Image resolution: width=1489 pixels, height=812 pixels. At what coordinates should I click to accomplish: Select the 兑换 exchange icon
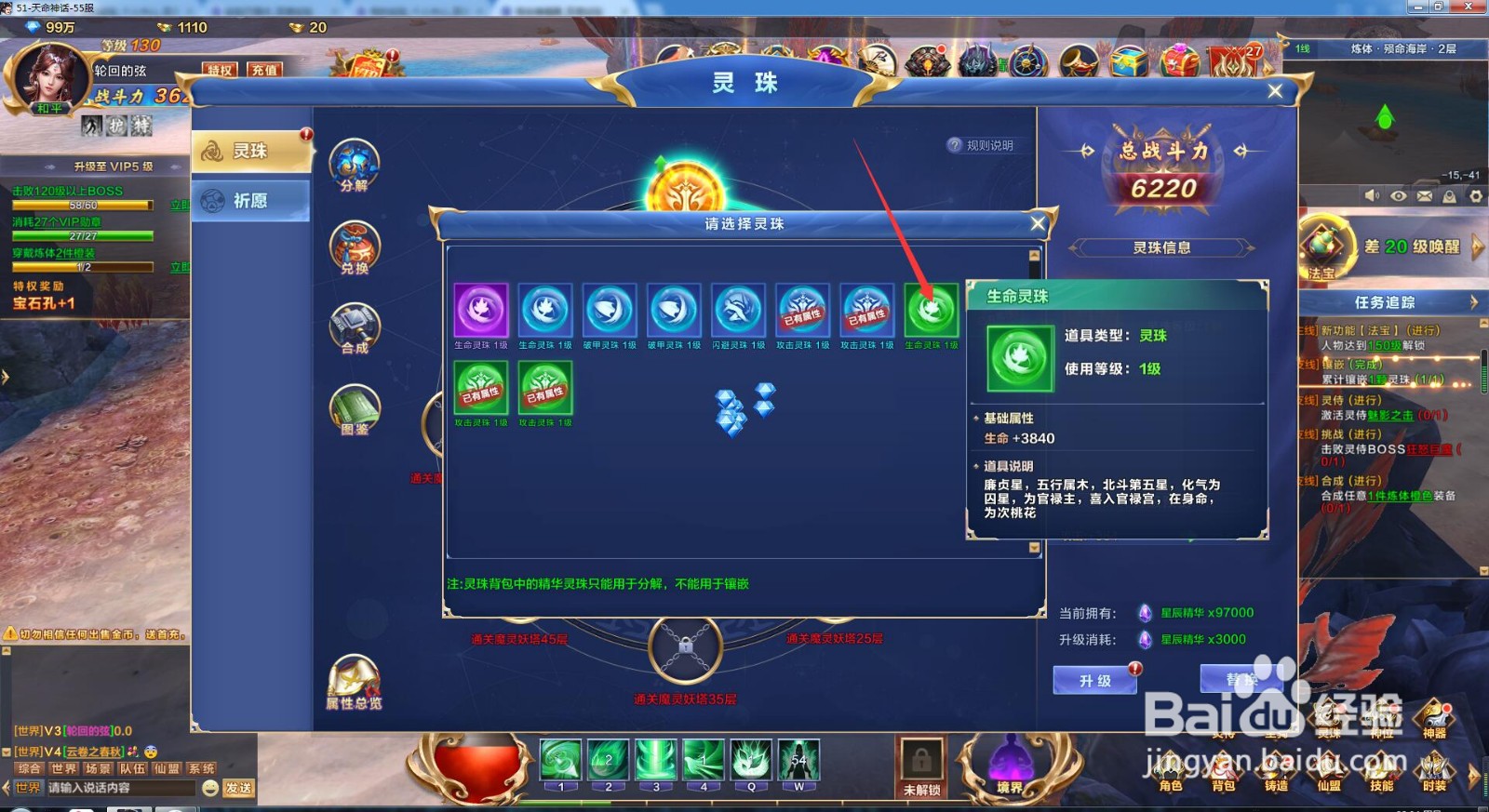click(354, 249)
